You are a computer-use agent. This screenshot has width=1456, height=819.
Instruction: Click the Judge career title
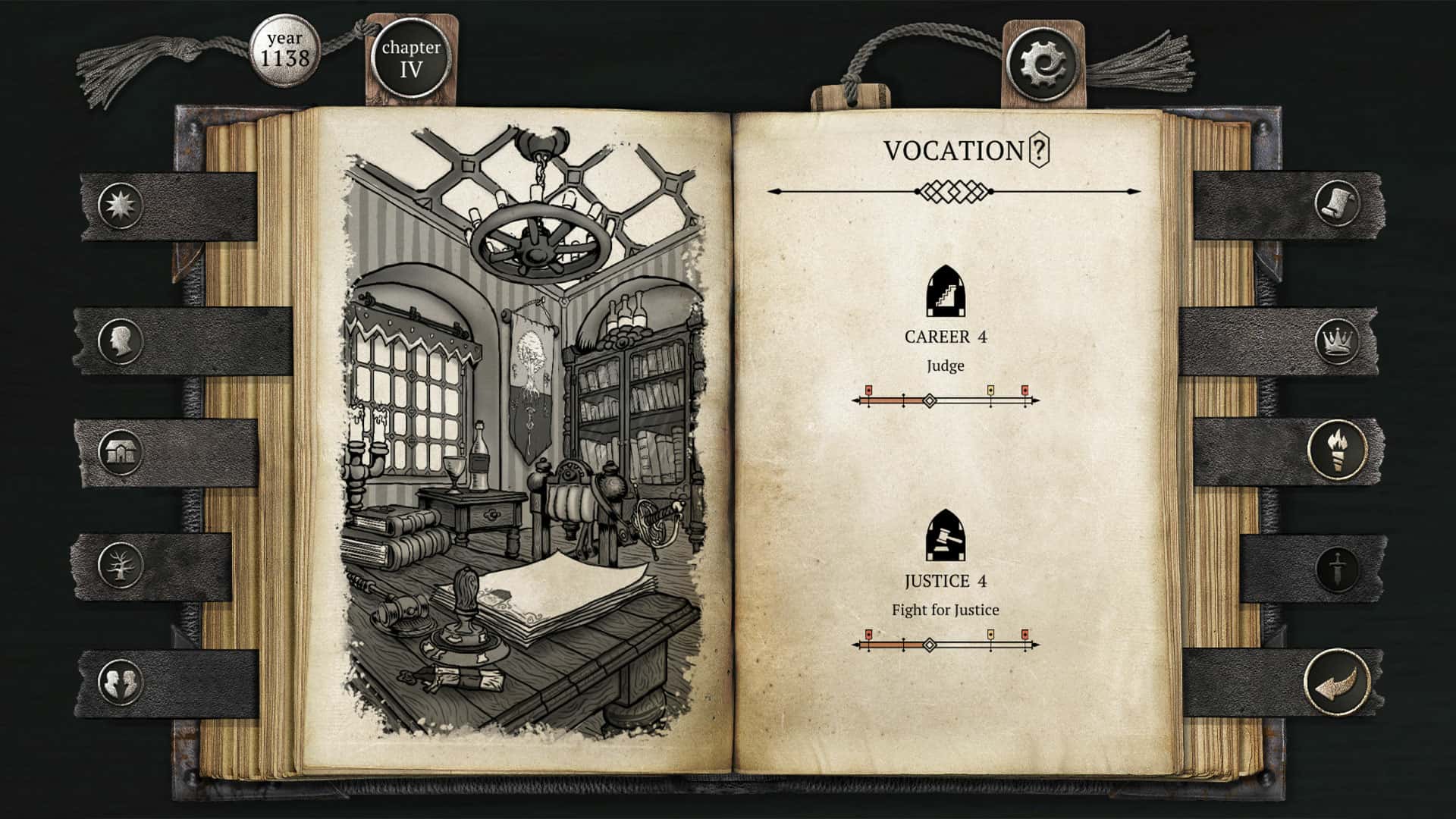(x=946, y=366)
